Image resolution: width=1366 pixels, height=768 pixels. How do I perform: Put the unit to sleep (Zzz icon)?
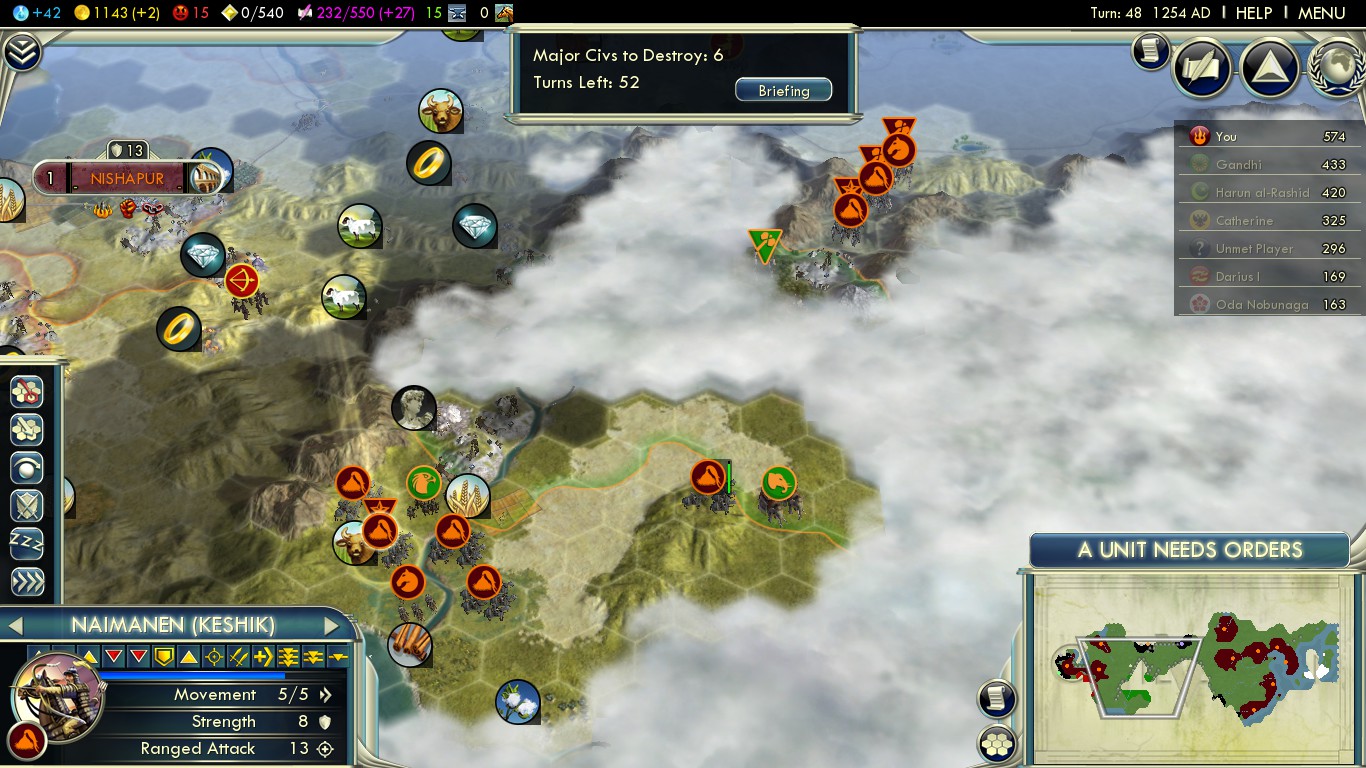[x=27, y=544]
